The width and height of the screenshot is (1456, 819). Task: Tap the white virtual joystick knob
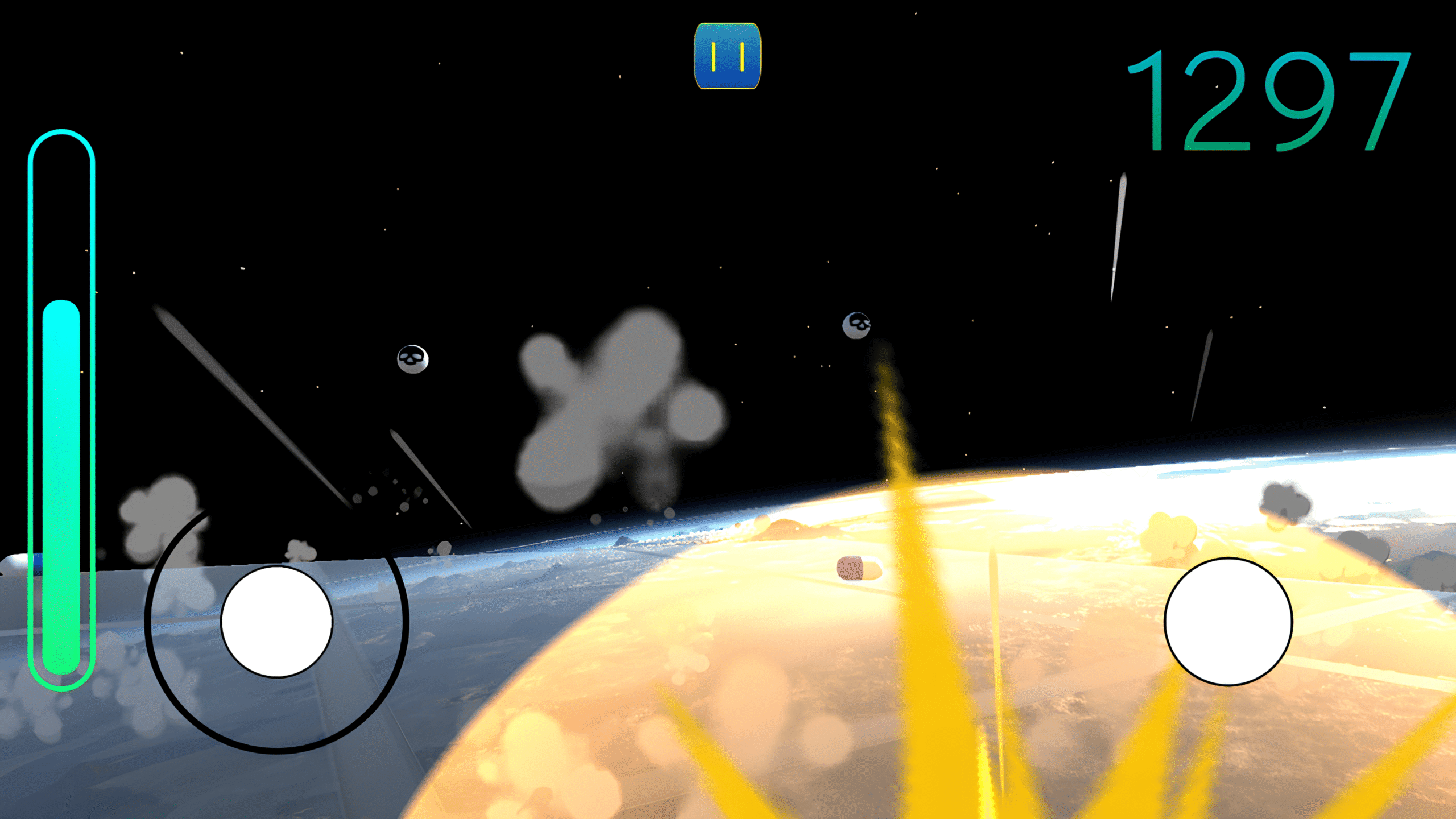[x=276, y=621]
